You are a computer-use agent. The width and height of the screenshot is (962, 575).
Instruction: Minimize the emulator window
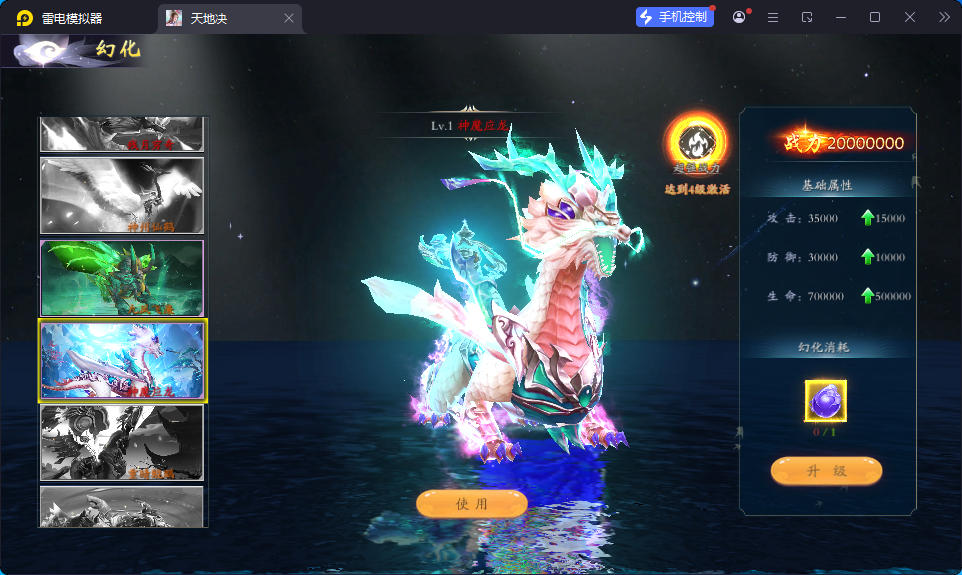tap(841, 17)
